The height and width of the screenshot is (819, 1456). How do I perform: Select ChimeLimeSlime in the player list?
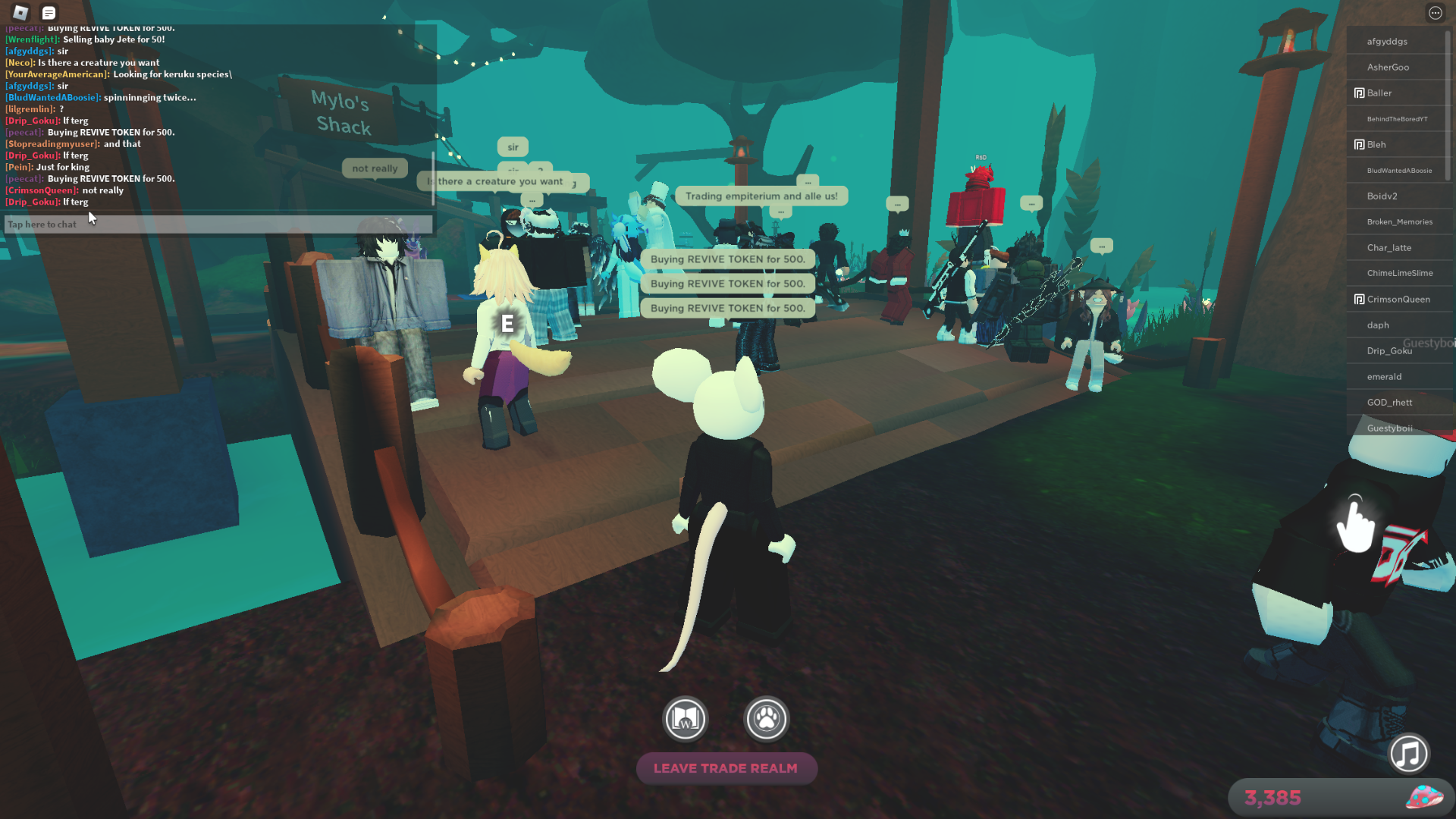pos(1400,273)
